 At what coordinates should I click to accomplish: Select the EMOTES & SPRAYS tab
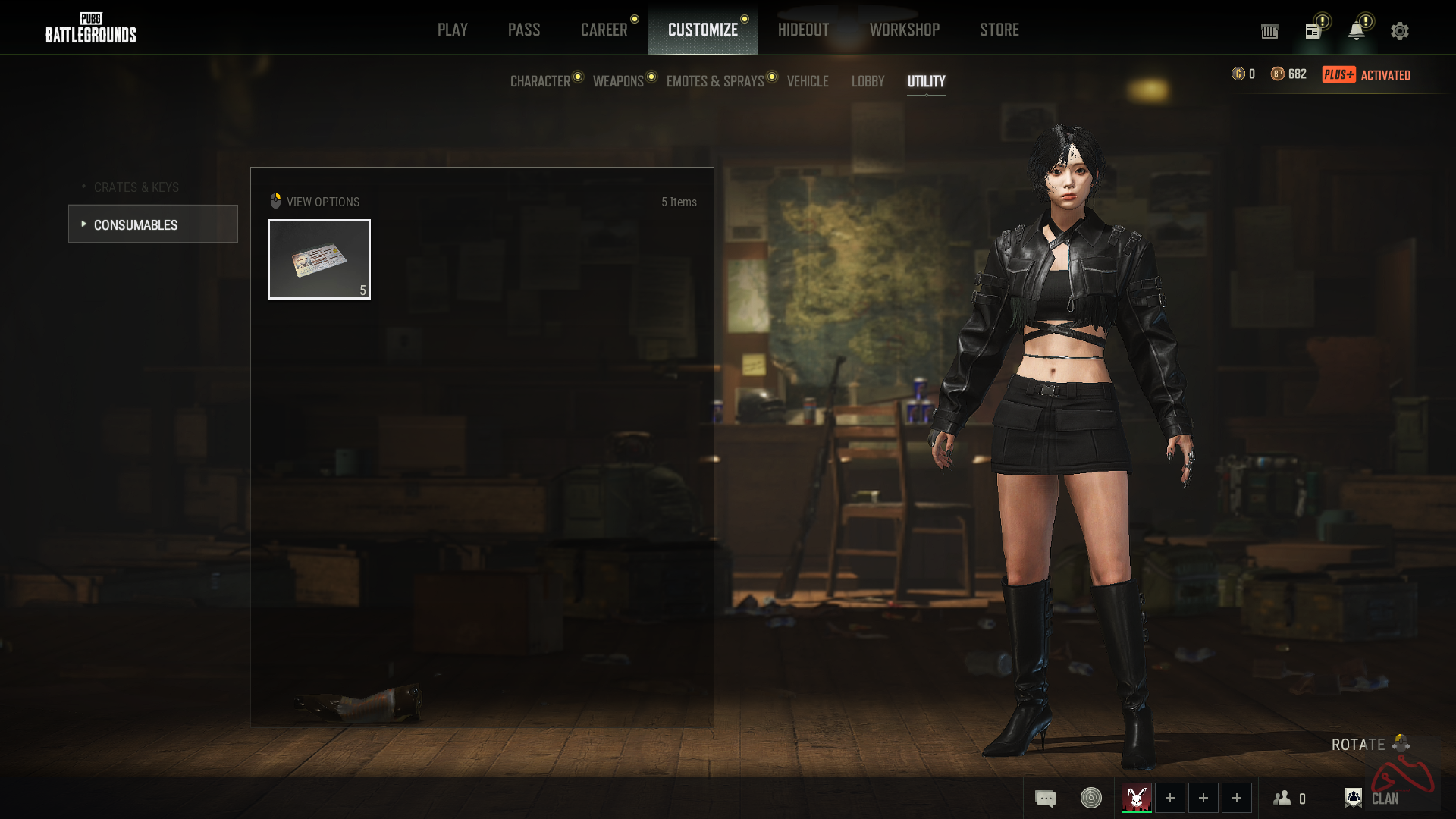coord(715,81)
